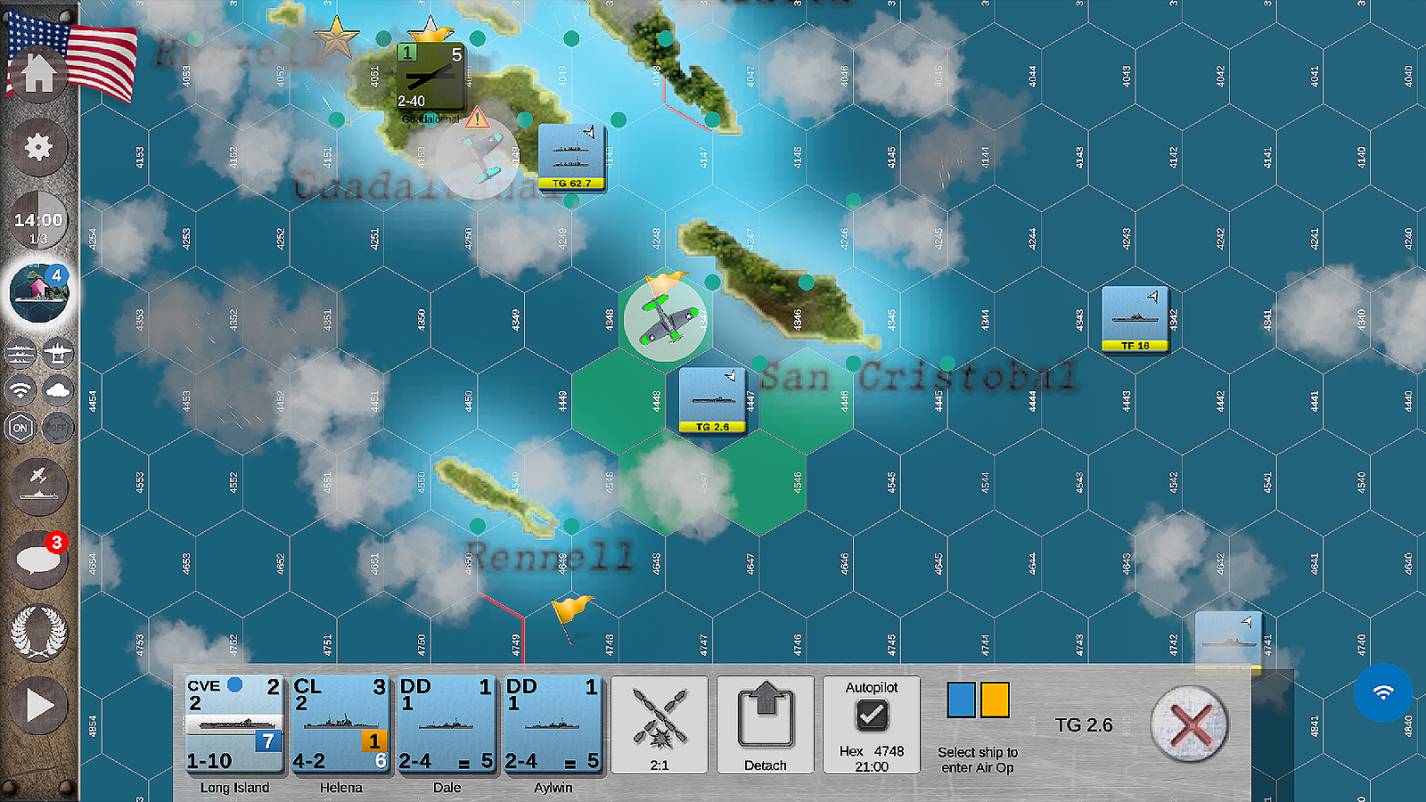Switch the ON toggle to off
The height and width of the screenshot is (802, 1426).
[20, 427]
